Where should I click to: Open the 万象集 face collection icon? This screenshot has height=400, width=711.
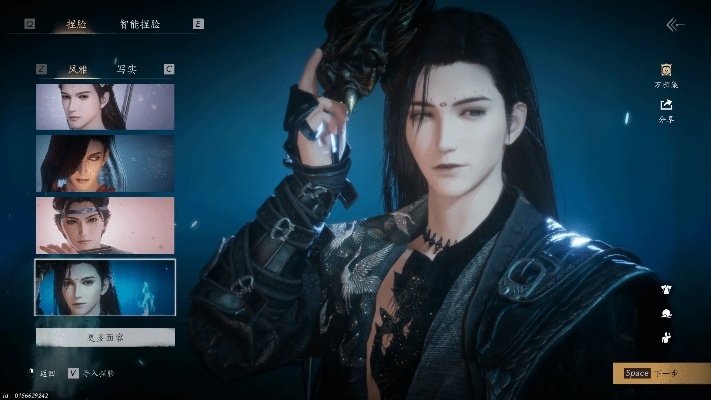tap(665, 74)
